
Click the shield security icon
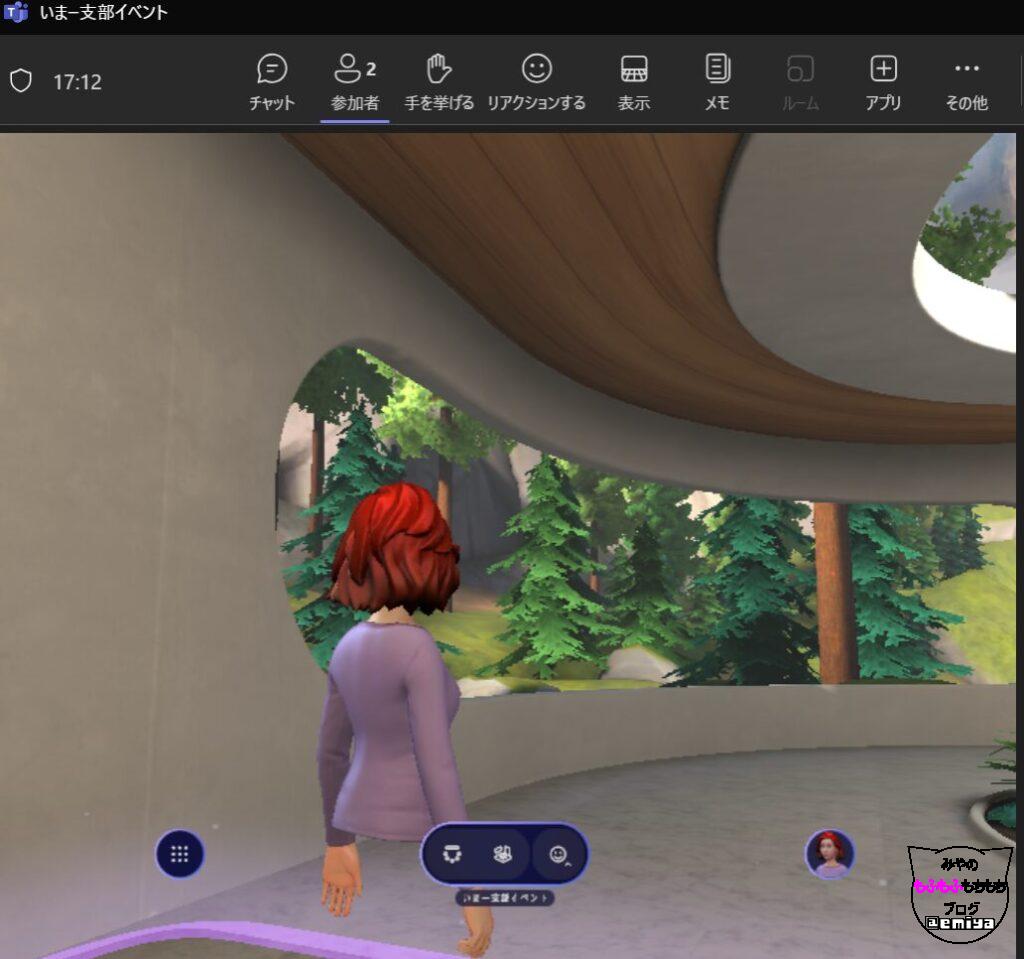point(21,81)
